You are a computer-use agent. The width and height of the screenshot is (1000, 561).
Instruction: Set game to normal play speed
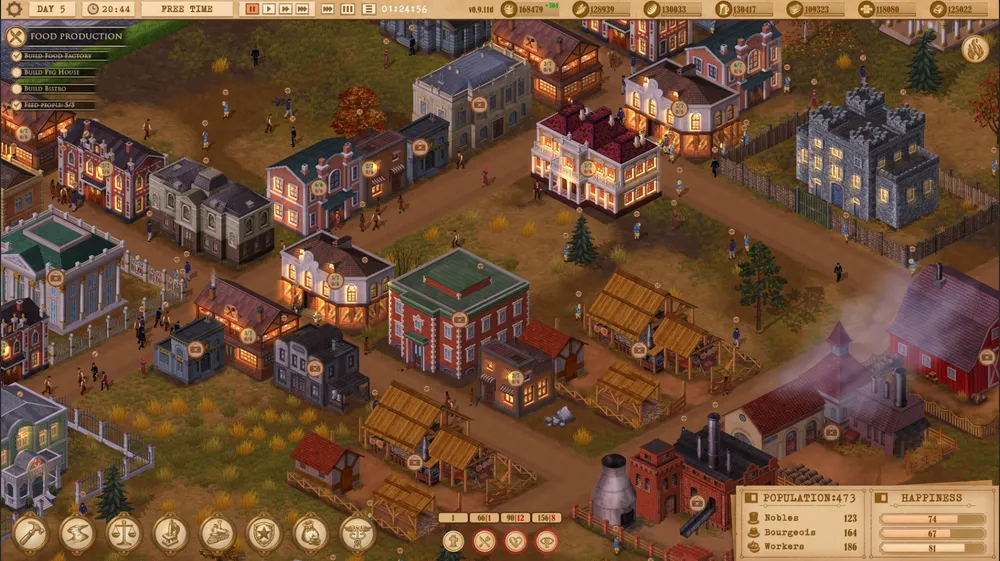269,9
